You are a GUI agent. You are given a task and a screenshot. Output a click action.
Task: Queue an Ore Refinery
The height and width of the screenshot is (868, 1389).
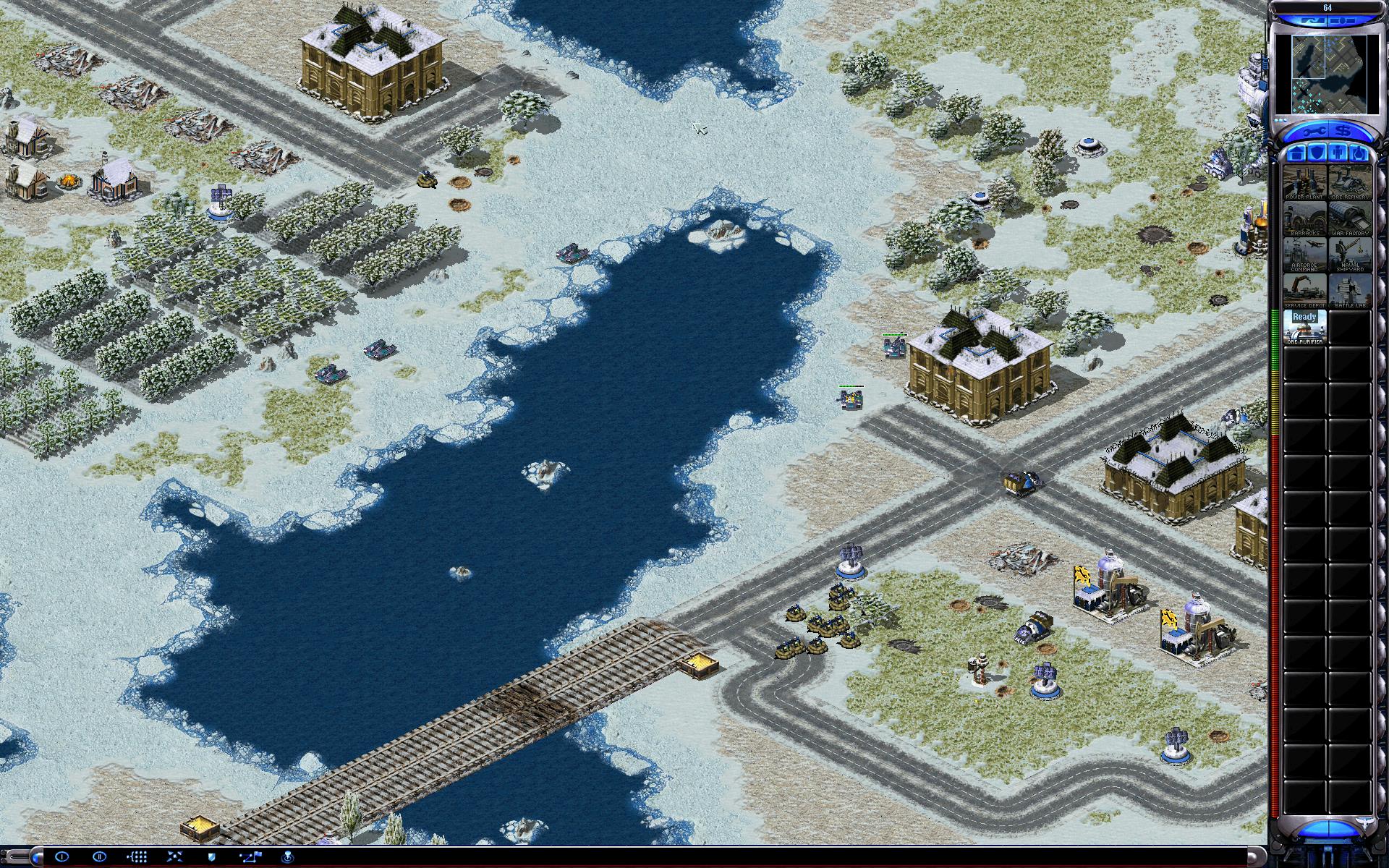(x=1350, y=182)
